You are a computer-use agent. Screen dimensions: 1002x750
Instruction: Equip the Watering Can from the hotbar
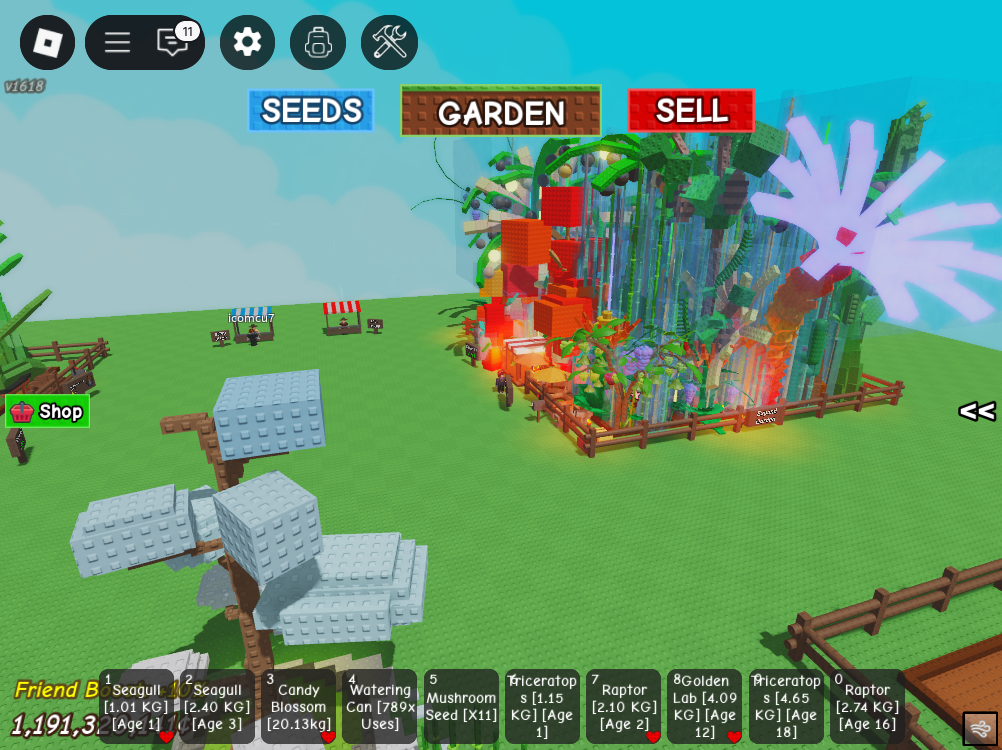coord(380,706)
